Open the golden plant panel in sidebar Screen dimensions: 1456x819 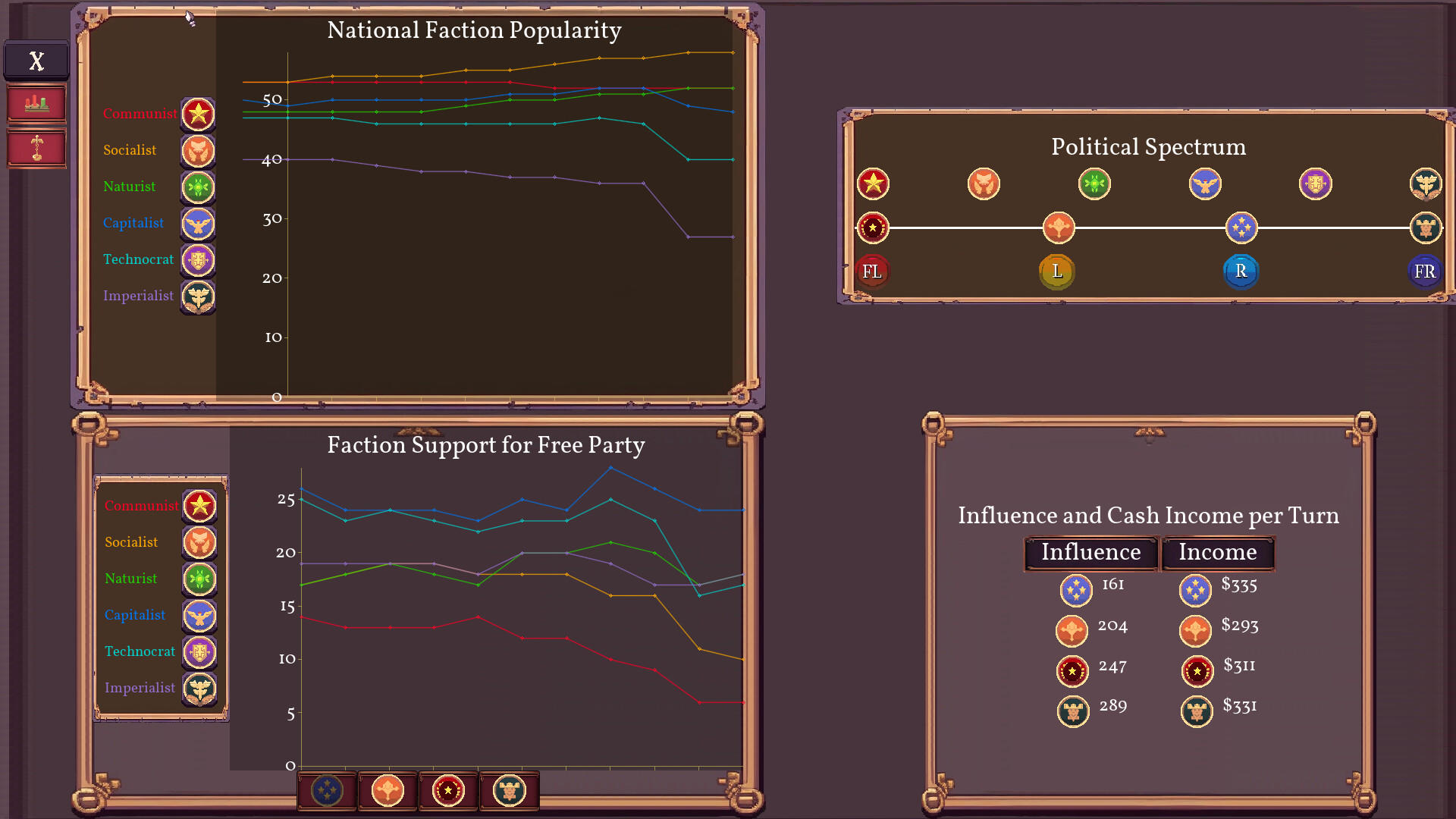tap(36, 149)
